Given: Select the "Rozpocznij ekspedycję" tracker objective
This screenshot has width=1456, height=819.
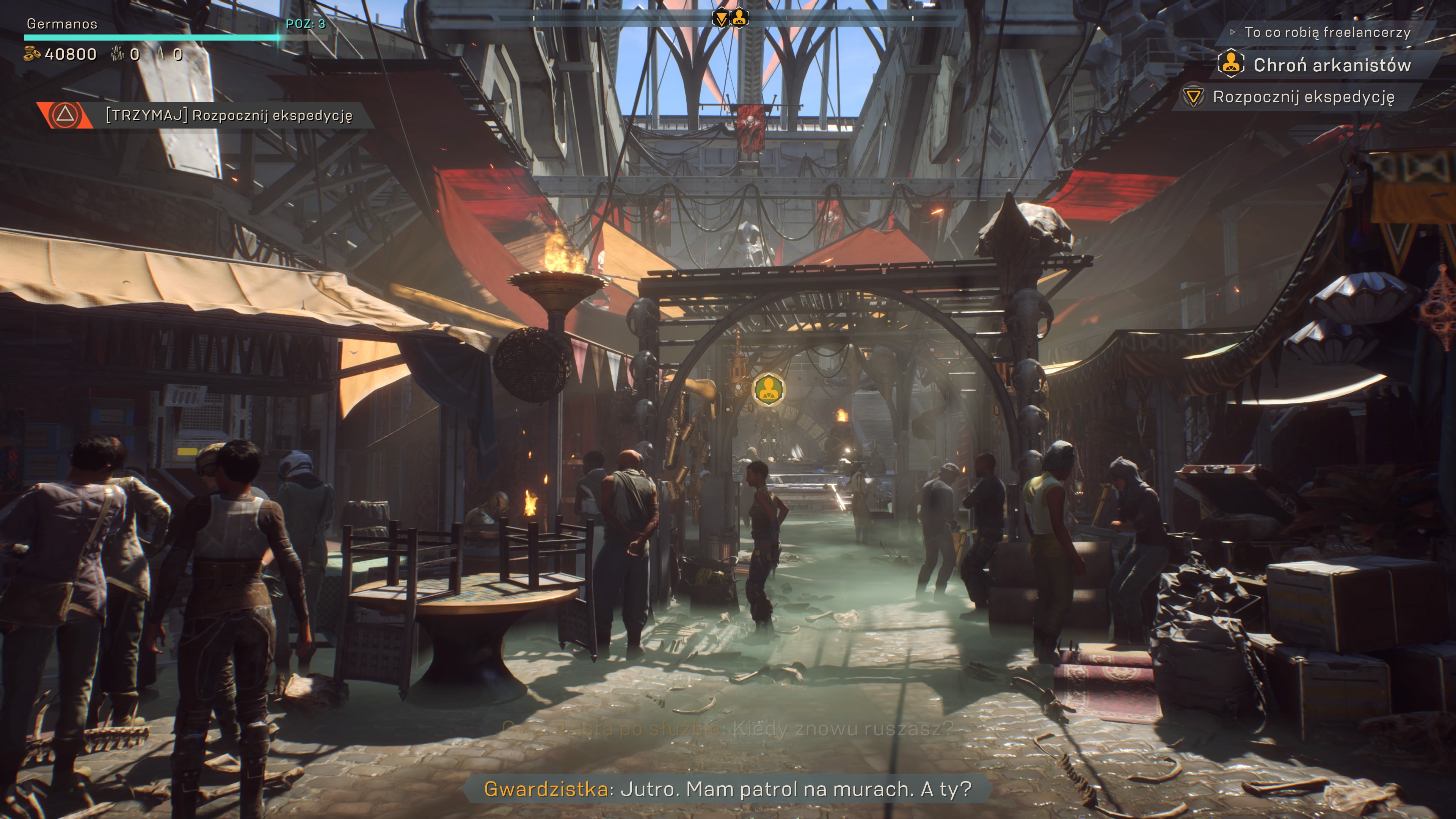Looking at the screenshot, I should (x=1303, y=97).
